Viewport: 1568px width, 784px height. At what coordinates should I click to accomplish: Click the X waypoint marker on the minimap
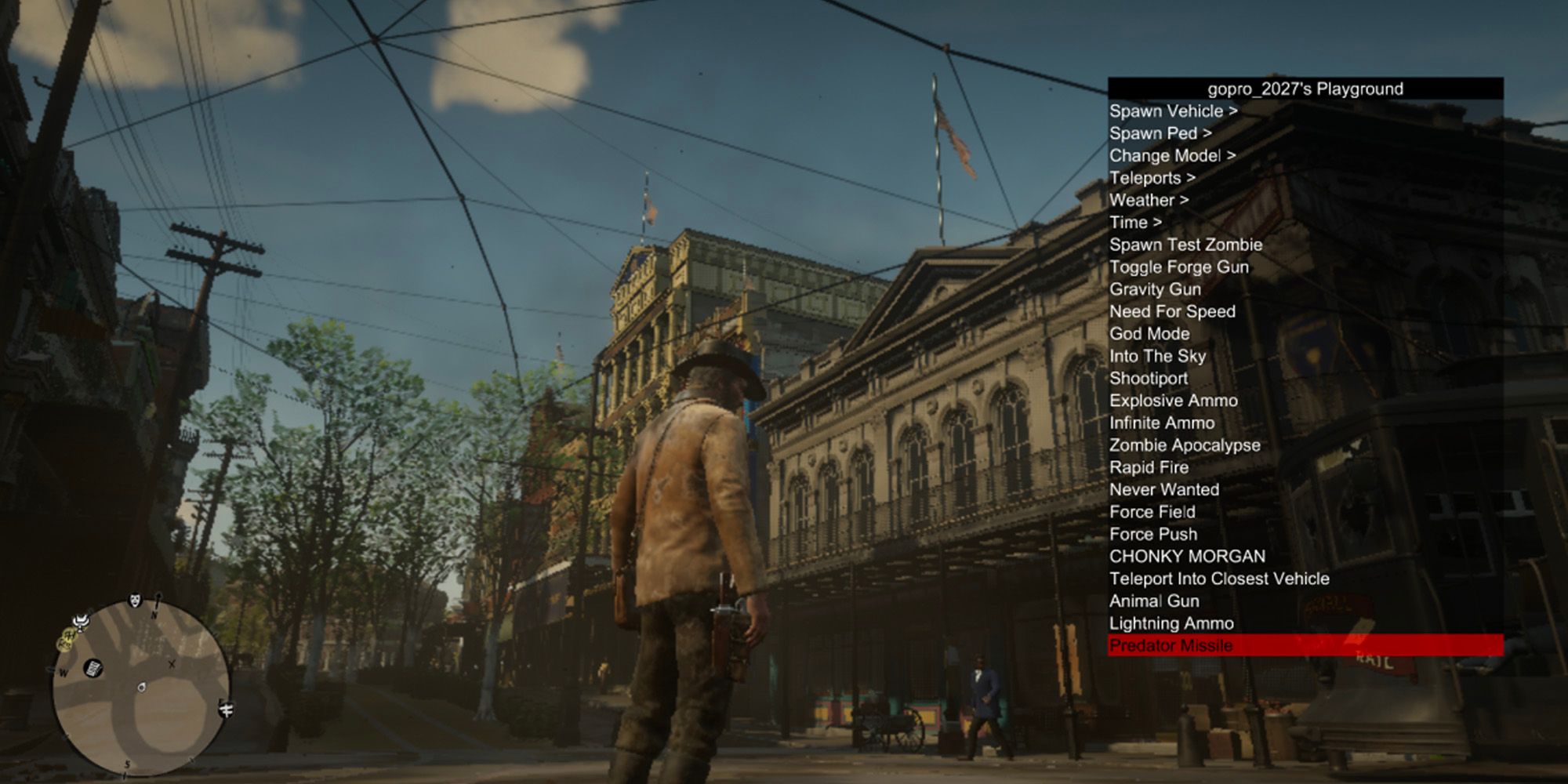tap(172, 664)
